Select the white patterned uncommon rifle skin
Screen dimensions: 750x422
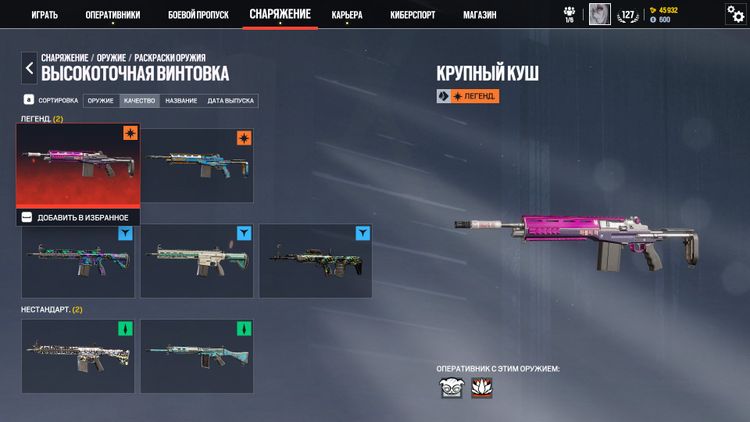tap(77, 356)
